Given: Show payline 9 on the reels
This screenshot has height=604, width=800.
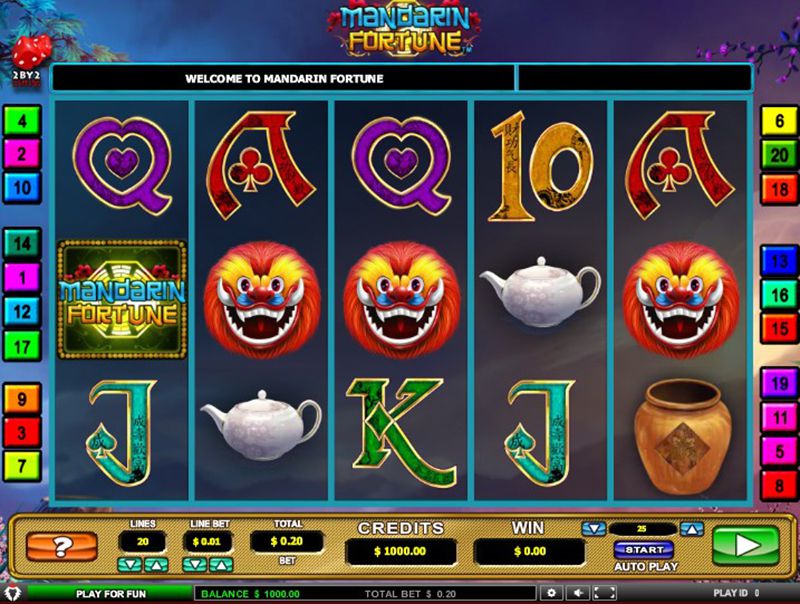Looking at the screenshot, I should pyautogui.click(x=21, y=400).
